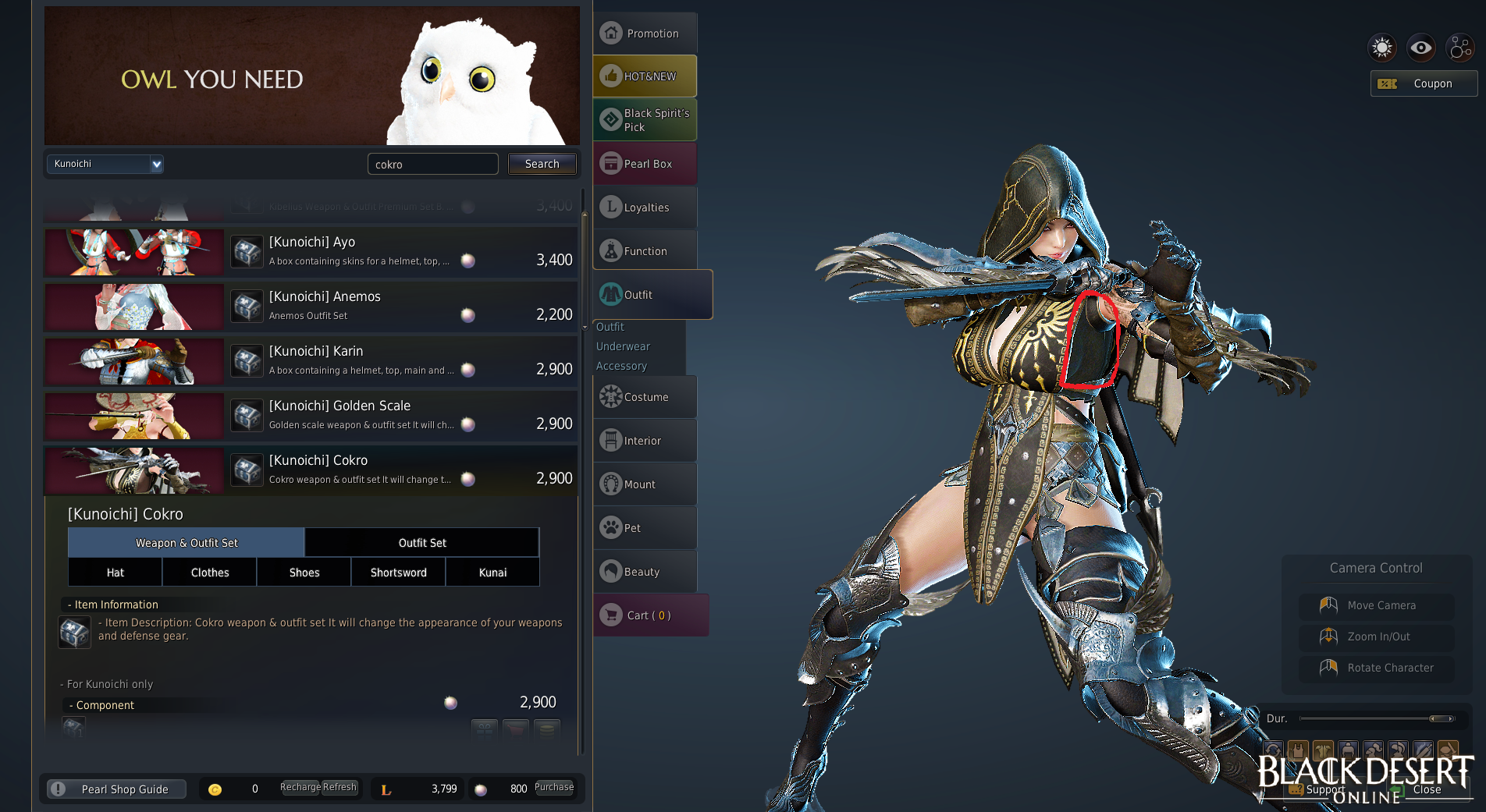Image resolution: width=1486 pixels, height=812 pixels.
Task: Open the Pearl Box category
Action: click(x=645, y=164)
